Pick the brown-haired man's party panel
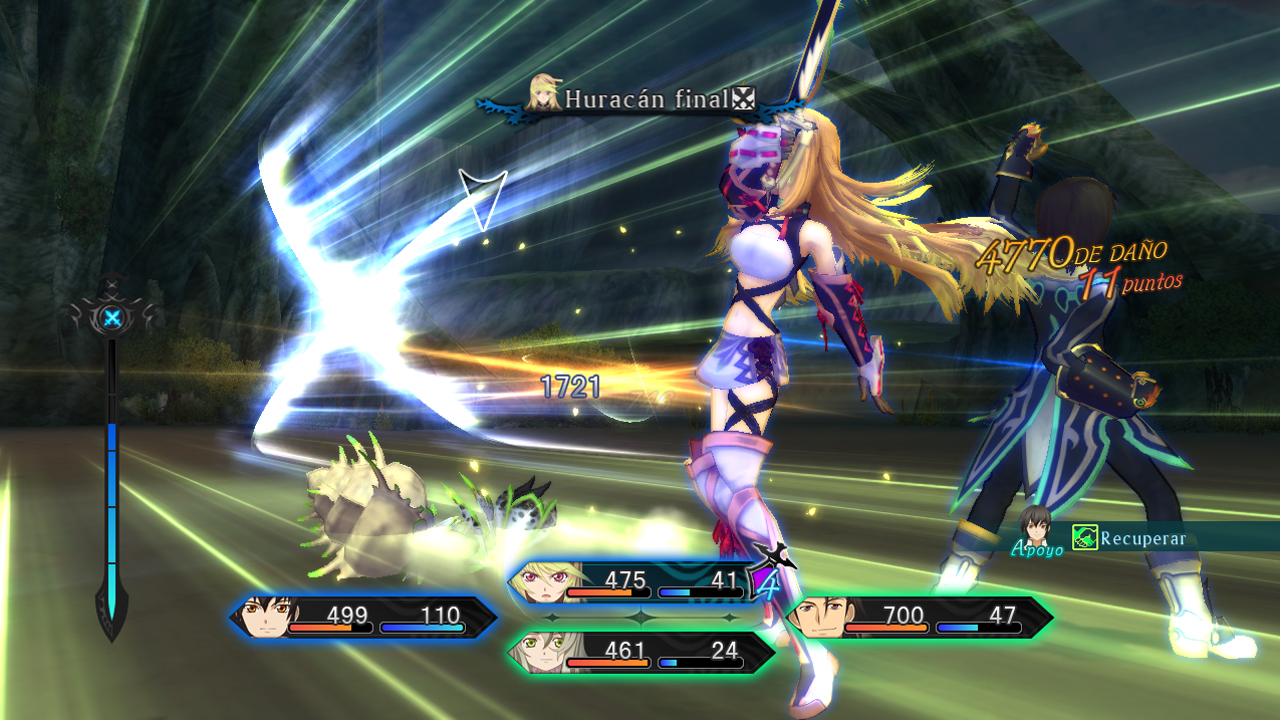Screen dimensions: 1280x720 pos(918,617)
